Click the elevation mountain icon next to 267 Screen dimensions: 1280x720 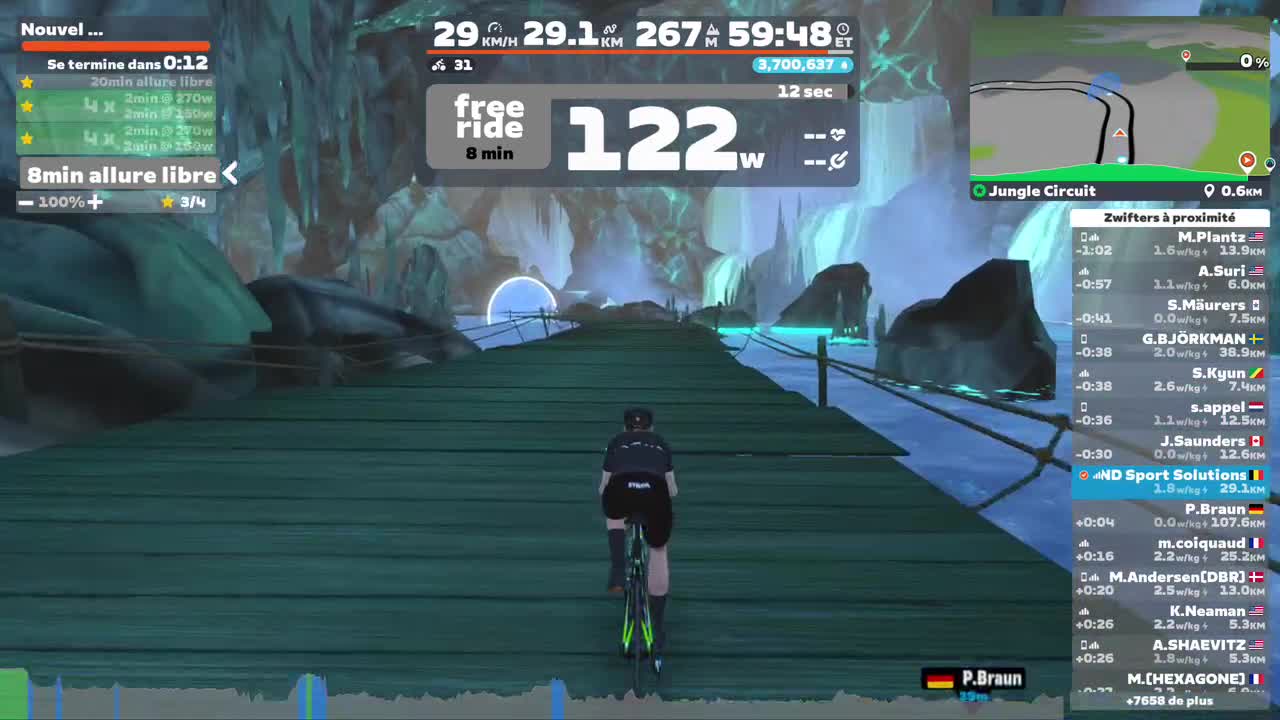(x=712, y=31)
